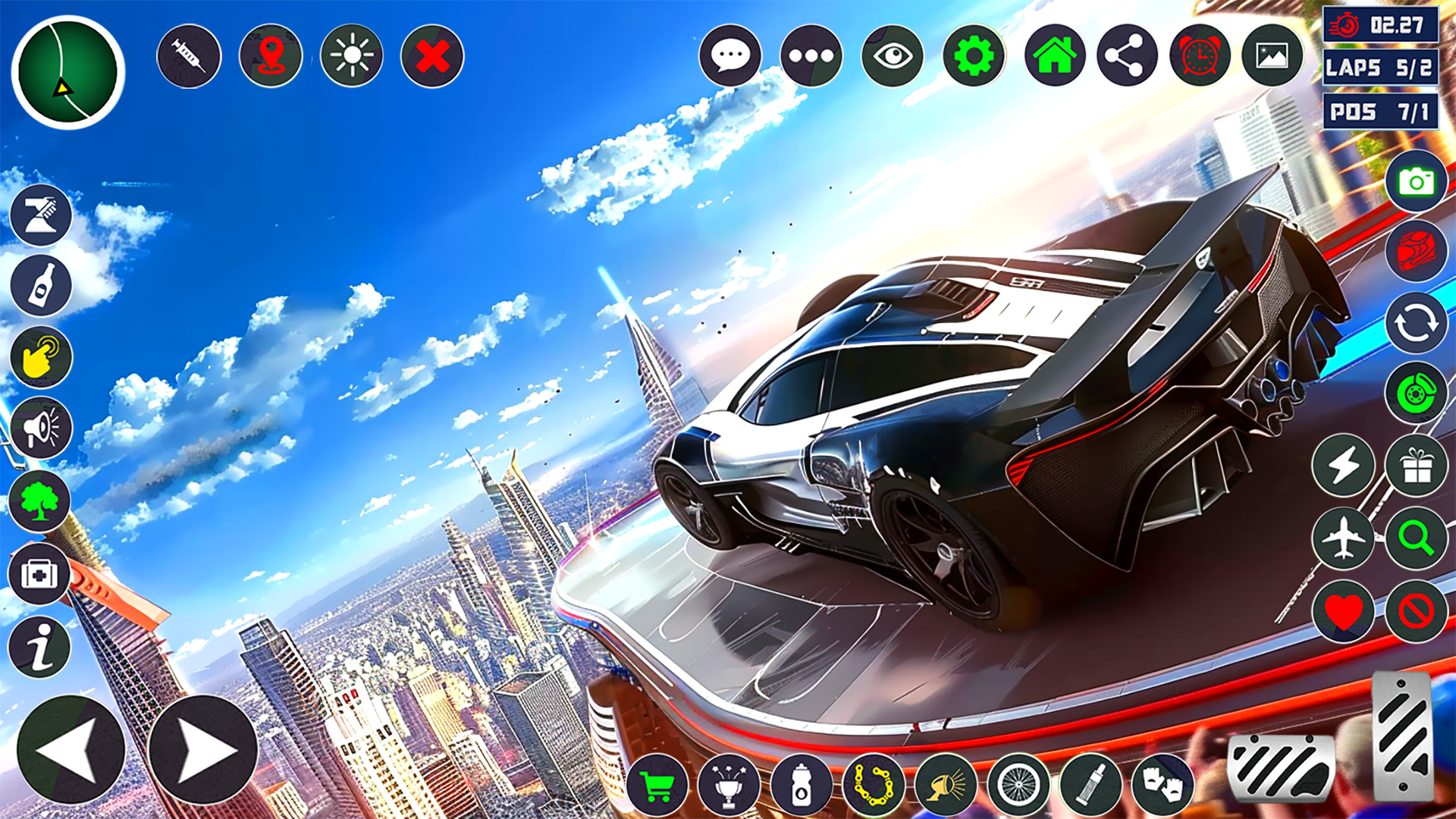Select the red heart icon
This screenshot has height=819, width=1456.
click(1343, 610)
